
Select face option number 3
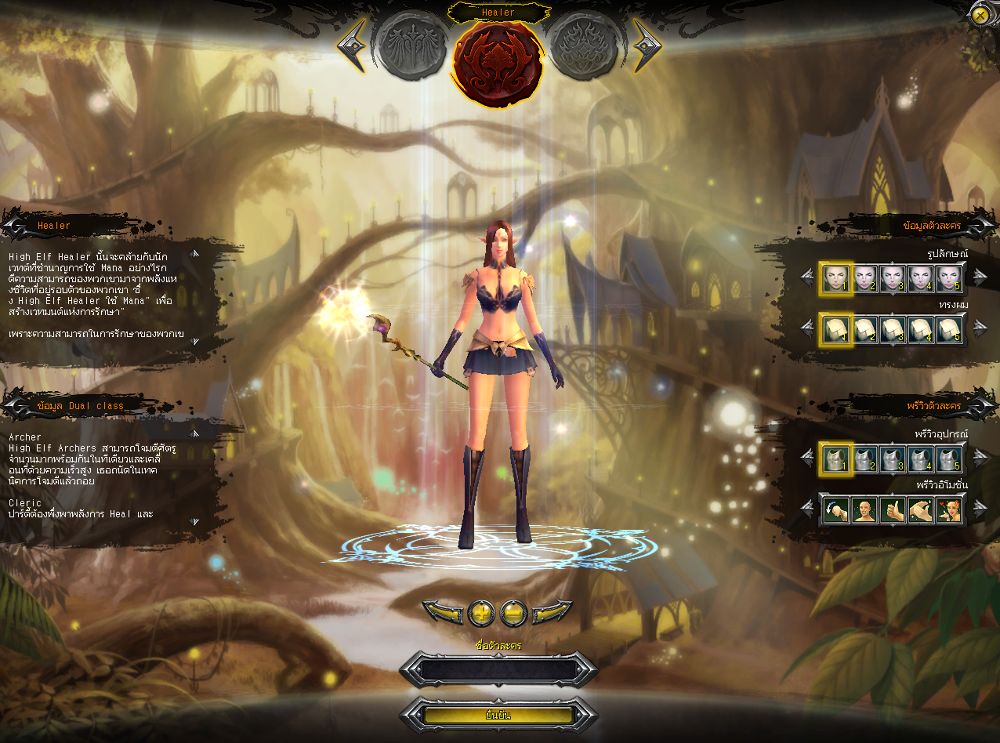(892, 277)
